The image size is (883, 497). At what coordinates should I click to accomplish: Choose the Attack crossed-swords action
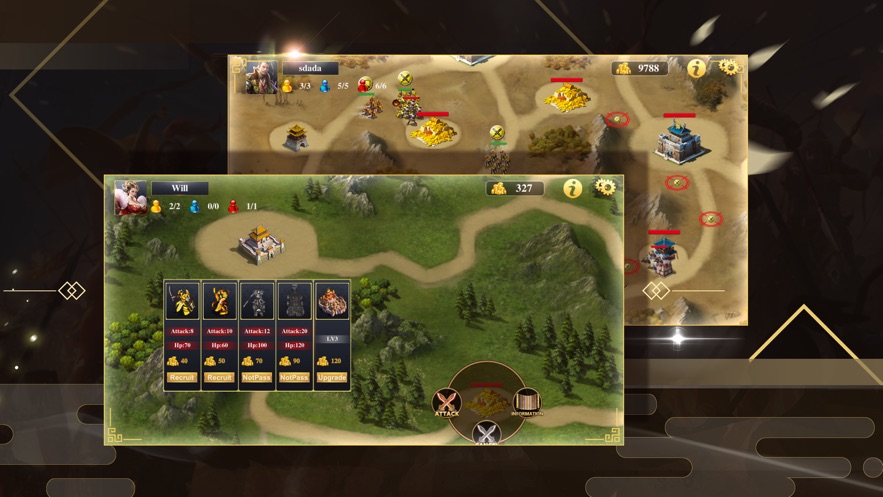click(447, 404)
